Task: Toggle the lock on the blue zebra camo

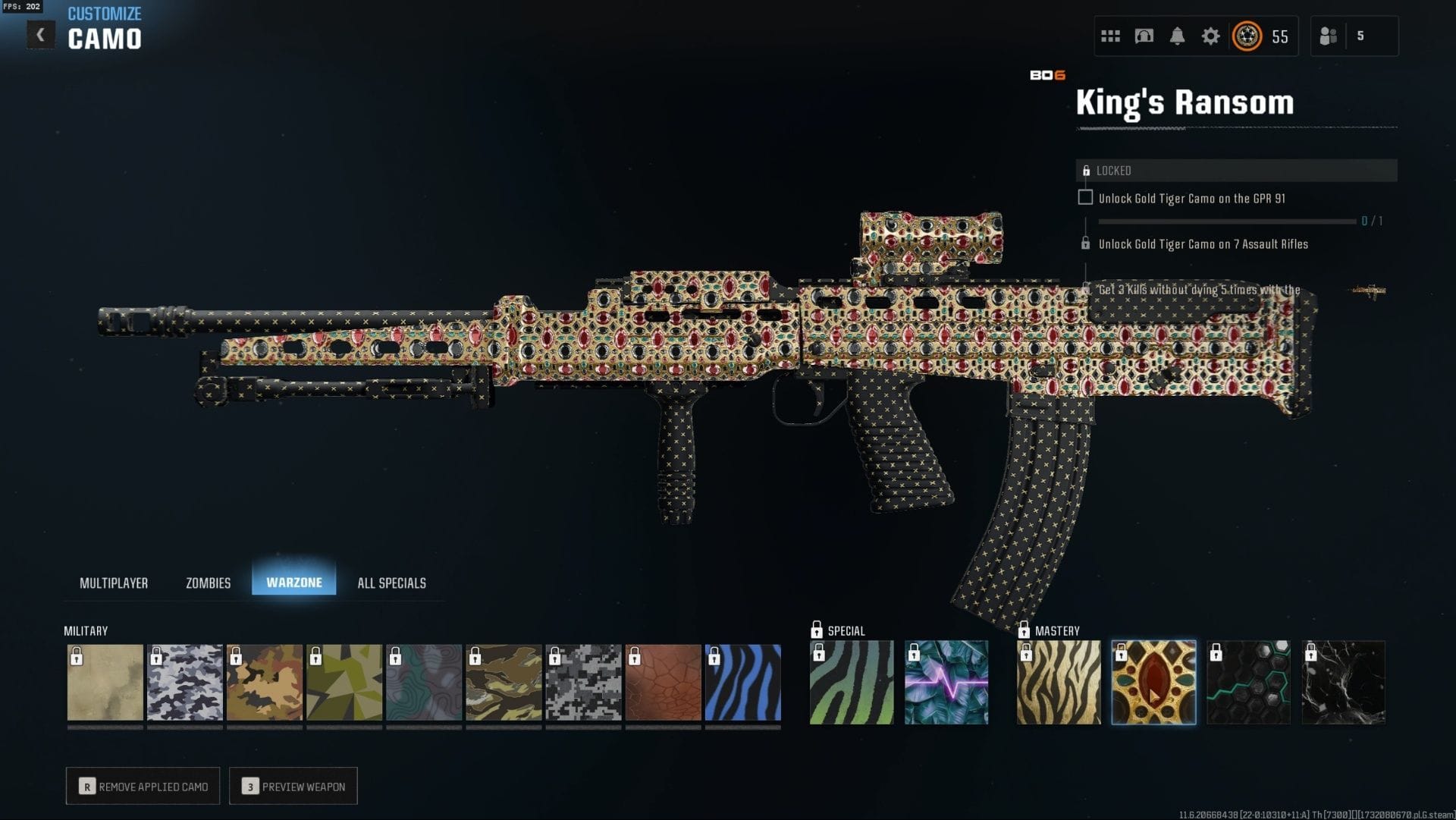Action: (714, 656)
